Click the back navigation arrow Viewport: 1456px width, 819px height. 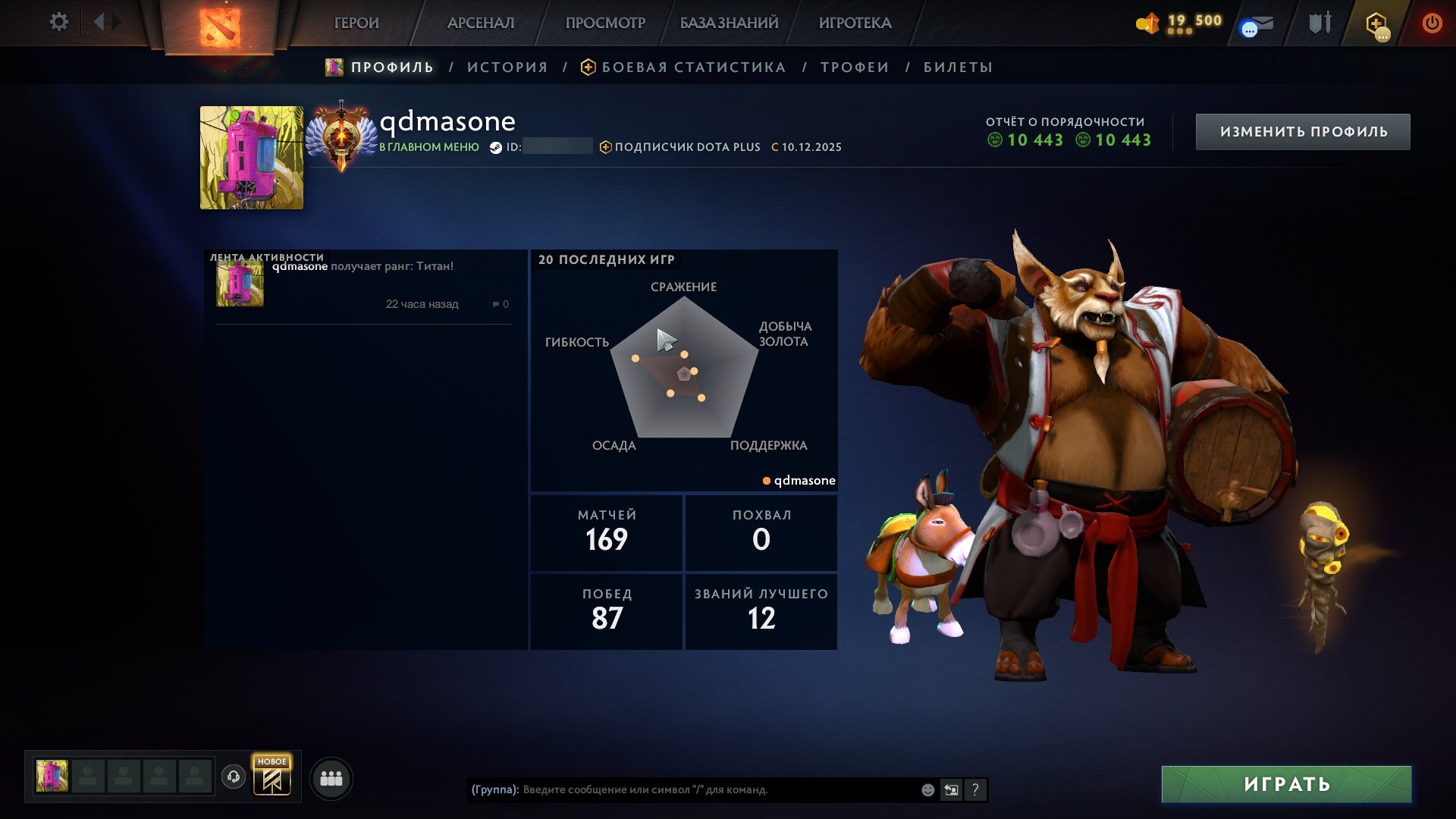pos(99,20)
